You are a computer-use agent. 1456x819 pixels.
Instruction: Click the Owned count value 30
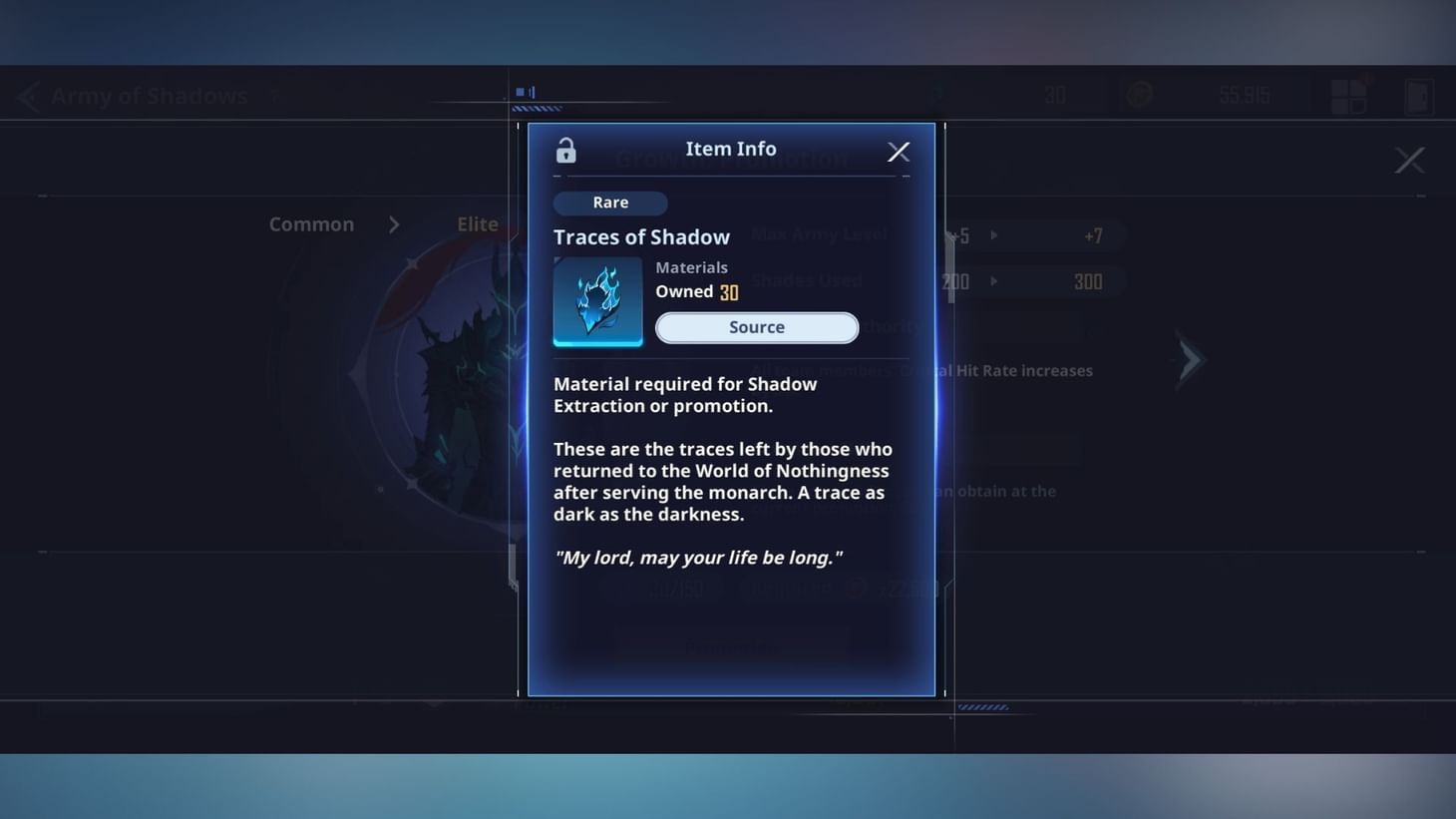[x=729, y=291]
